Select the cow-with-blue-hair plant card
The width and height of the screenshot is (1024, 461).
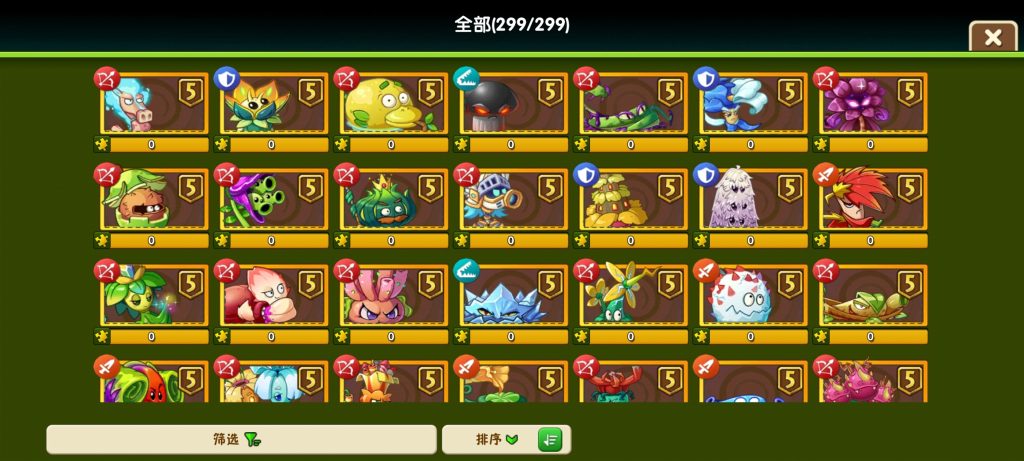152,105
